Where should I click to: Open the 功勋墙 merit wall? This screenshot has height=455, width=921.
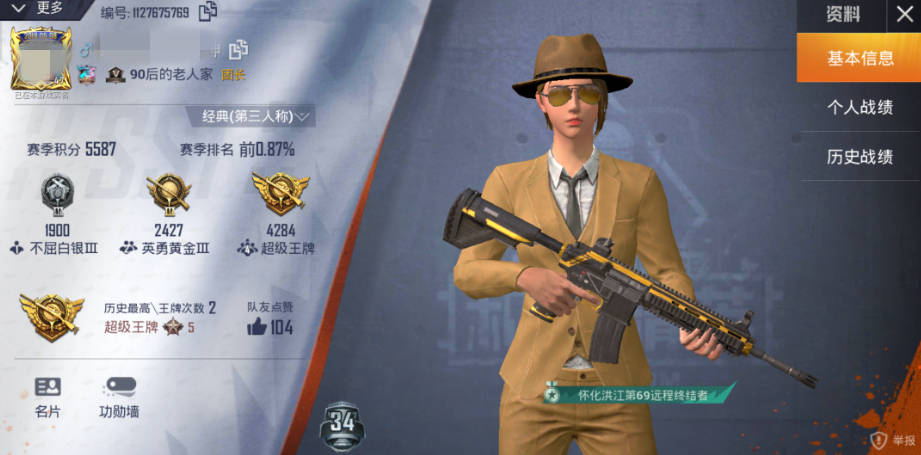(x=118, y=396)
